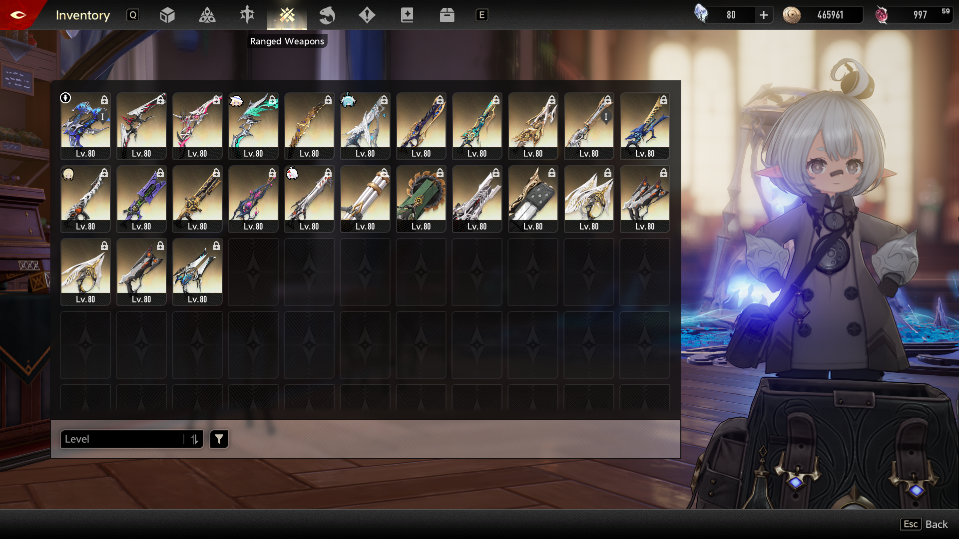Toggle the sort order arrows

pos(194,439)
